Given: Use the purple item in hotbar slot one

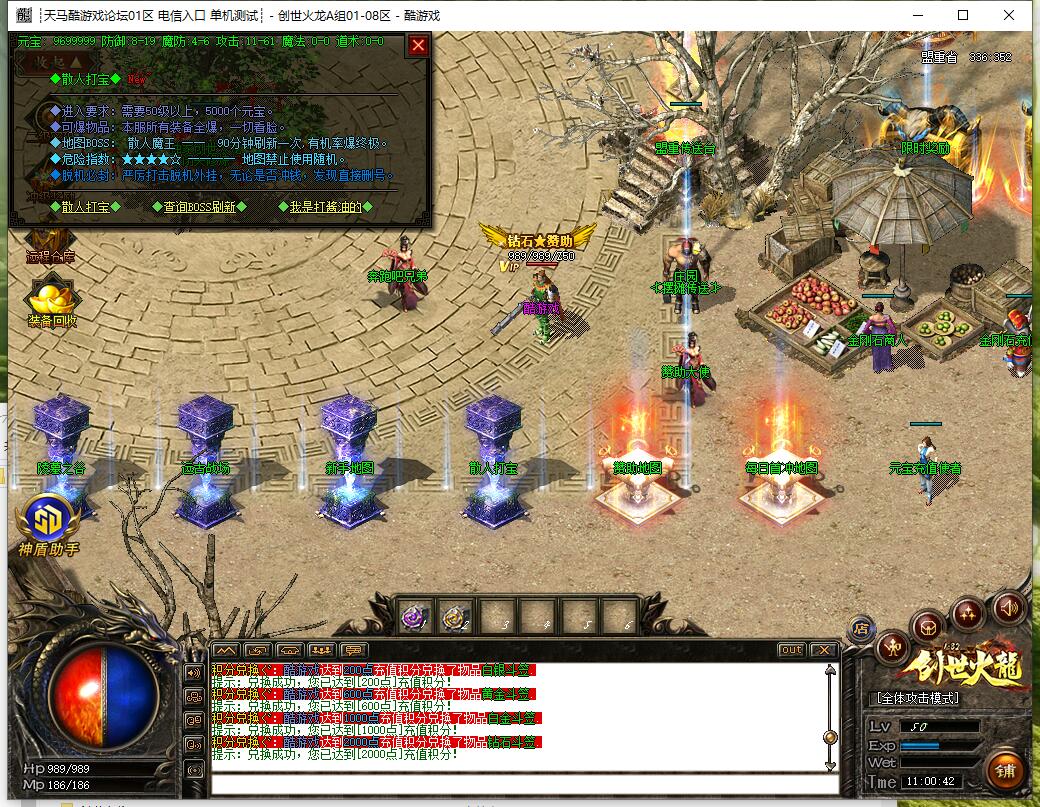Looking at the screenshot, I should 415,617.
